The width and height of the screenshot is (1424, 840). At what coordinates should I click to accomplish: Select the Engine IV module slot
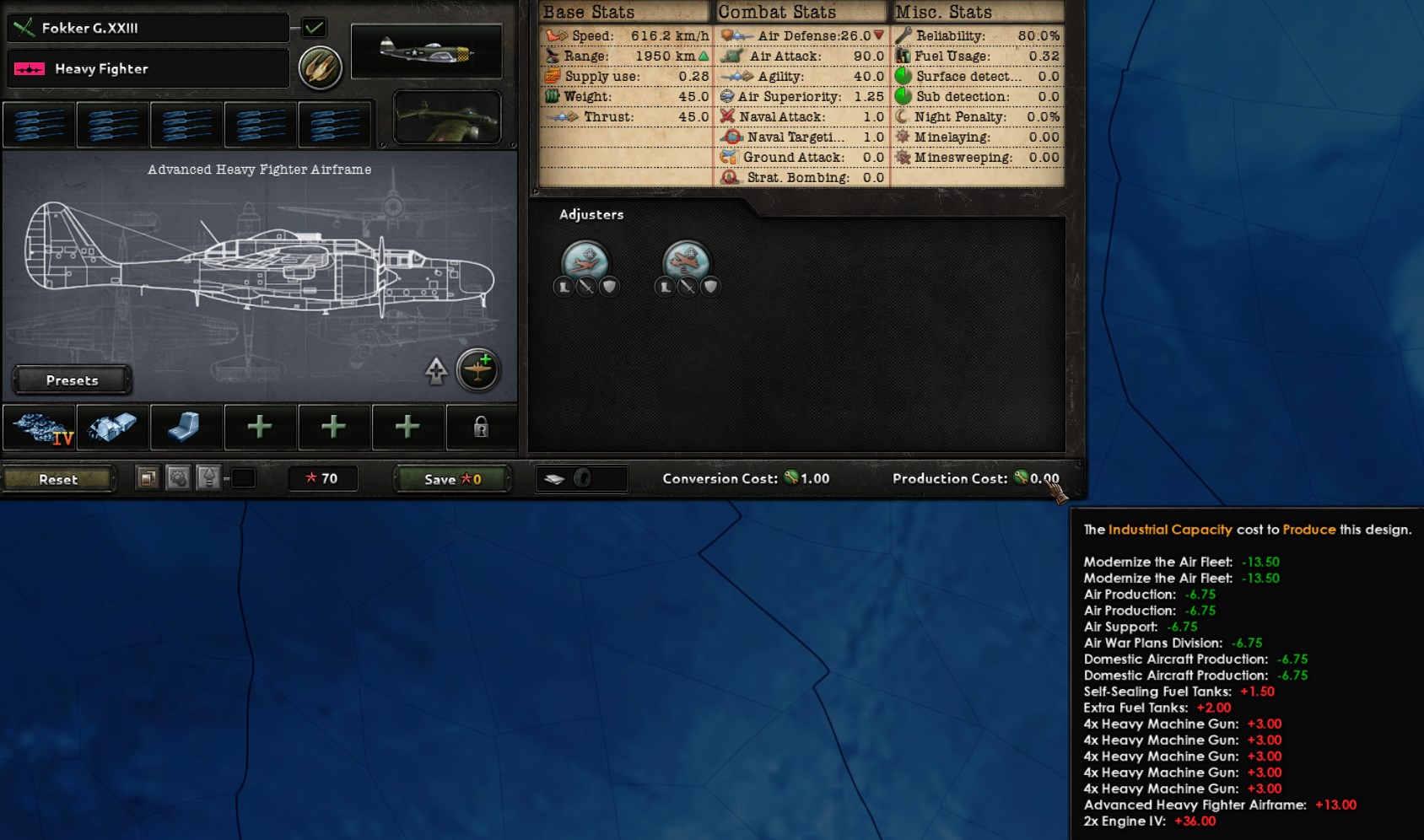pyautogui.click(x=39, y=428)
